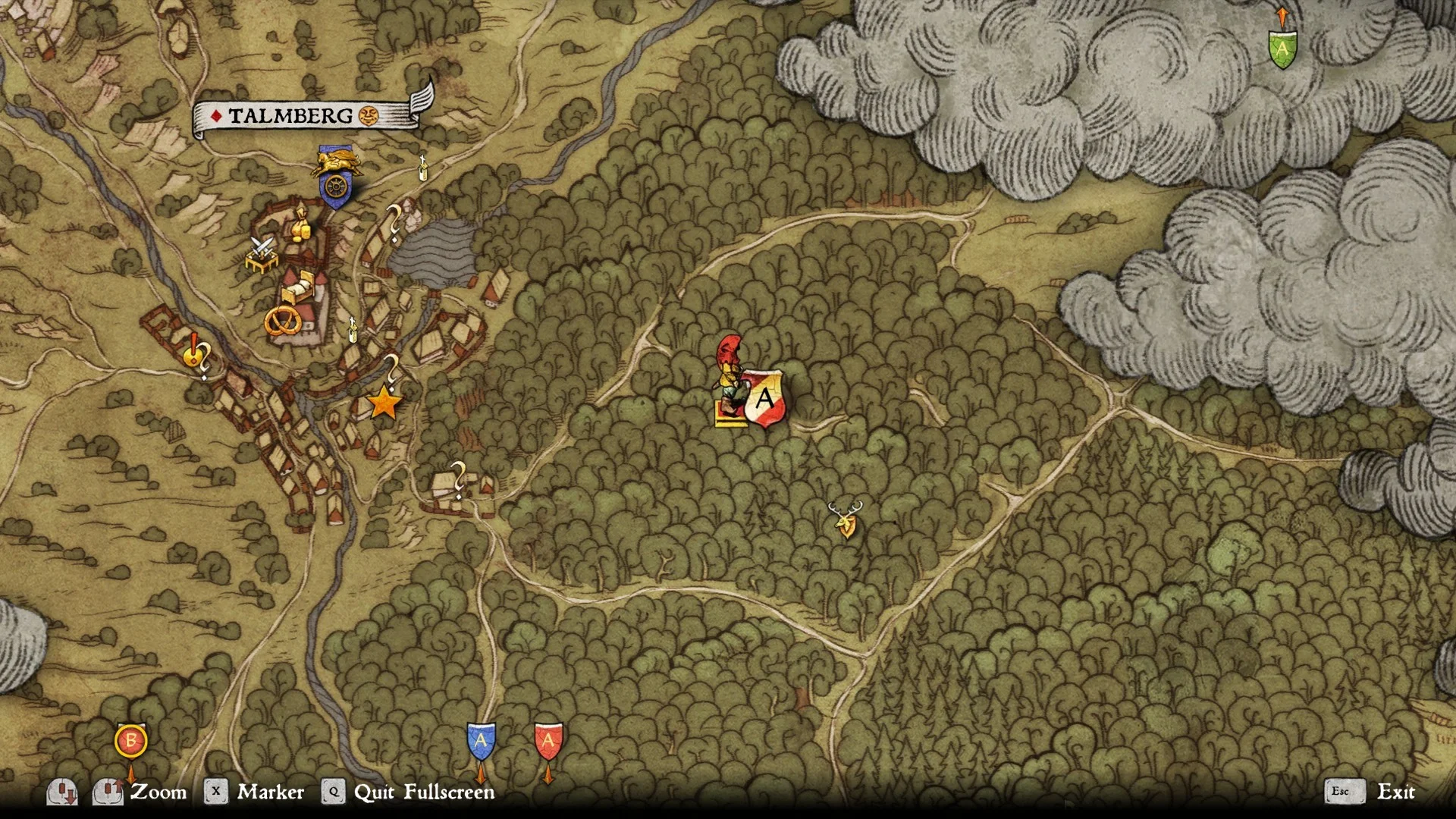Image resolution: width=1456 pixels, height=819 pixels.
Task: Select the orange star map marker
Action: (384, 403)
